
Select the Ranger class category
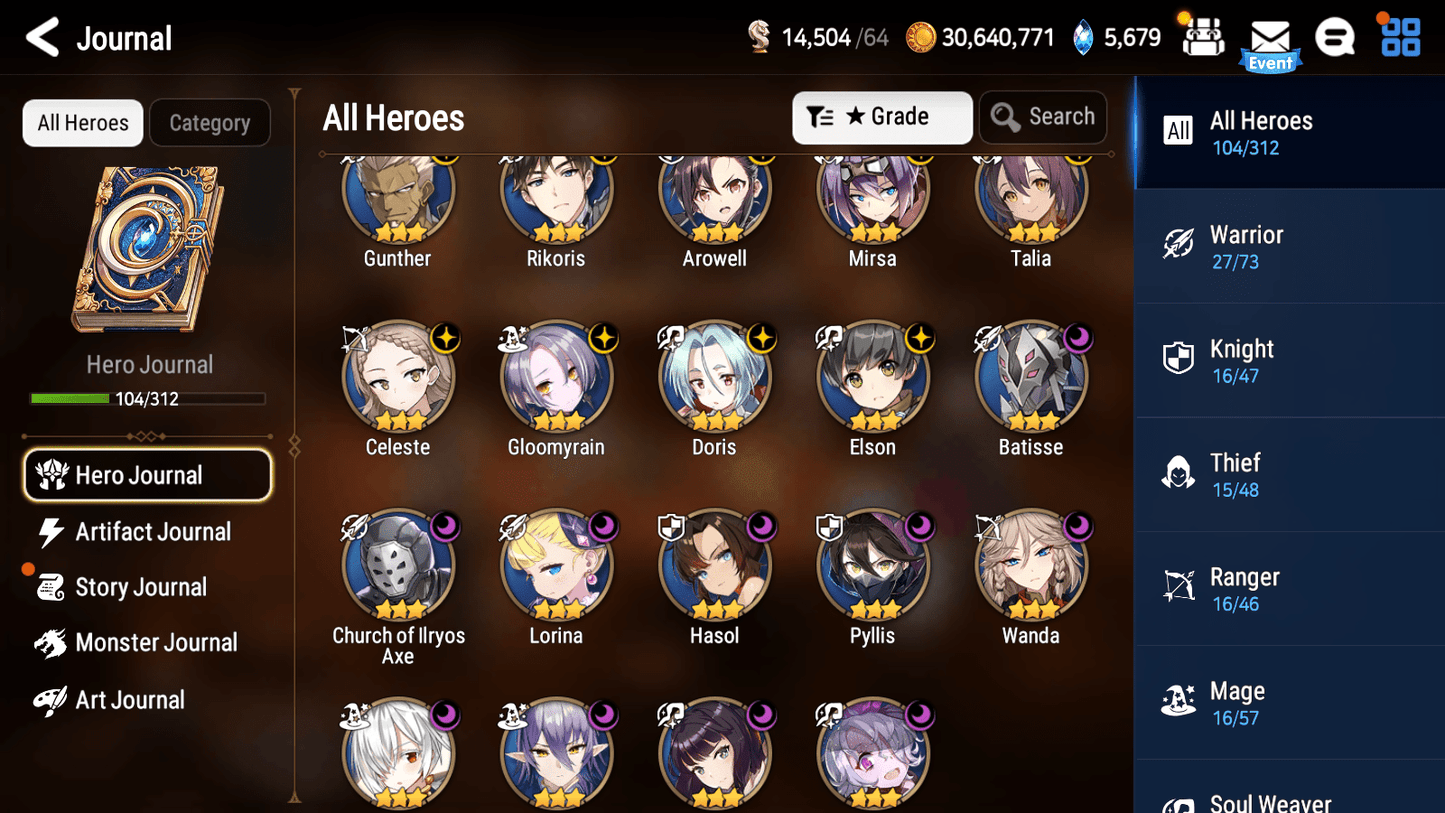click(1289, 588)
